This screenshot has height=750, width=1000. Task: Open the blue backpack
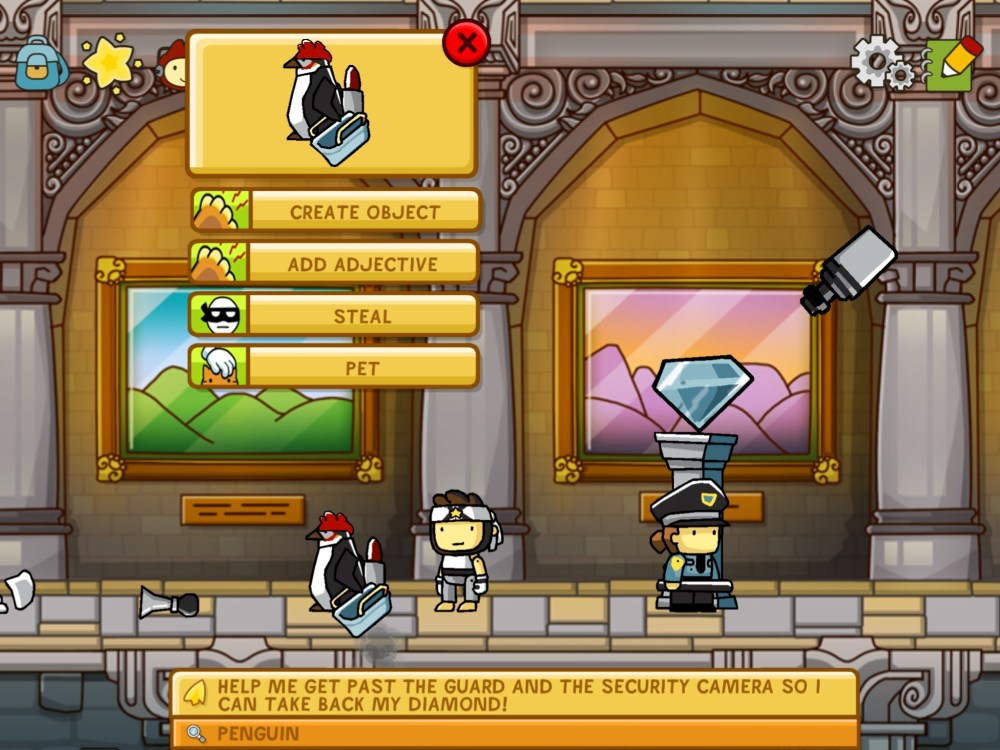pos(40,63)
